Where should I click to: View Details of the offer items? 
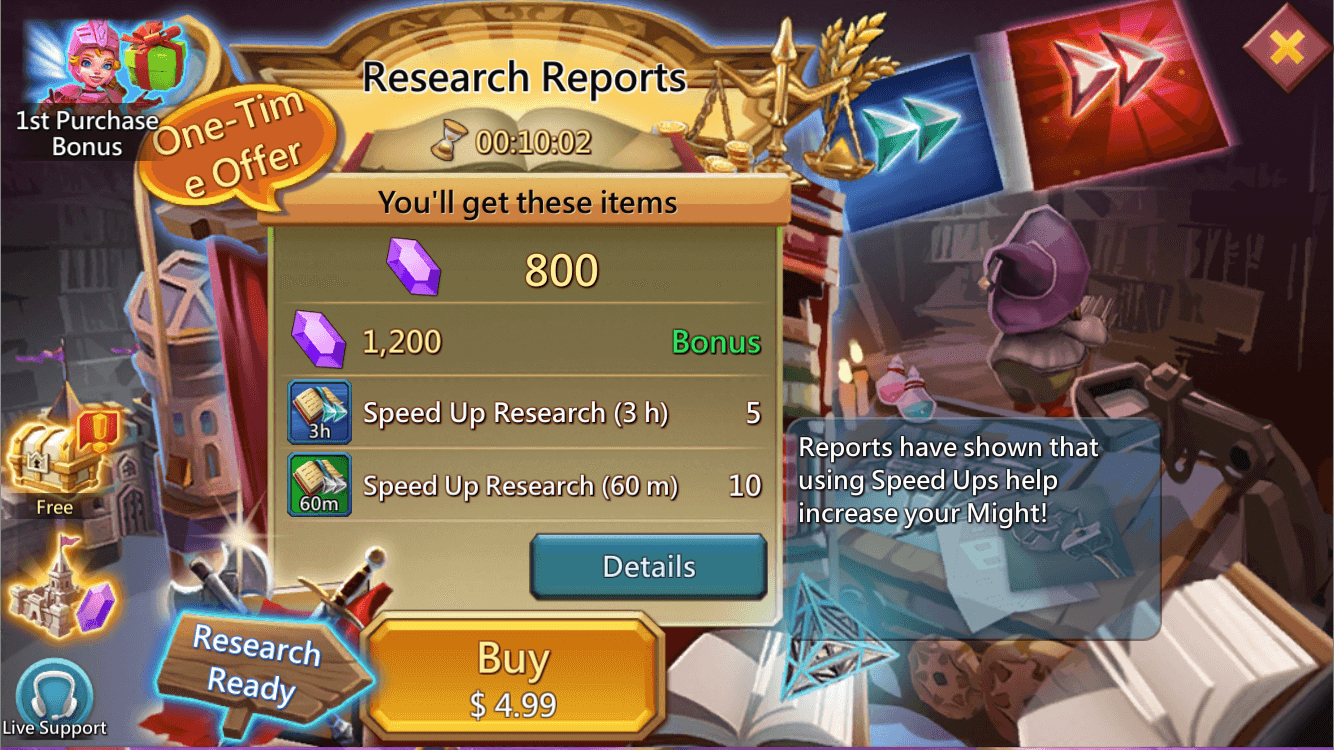(647, 566)
